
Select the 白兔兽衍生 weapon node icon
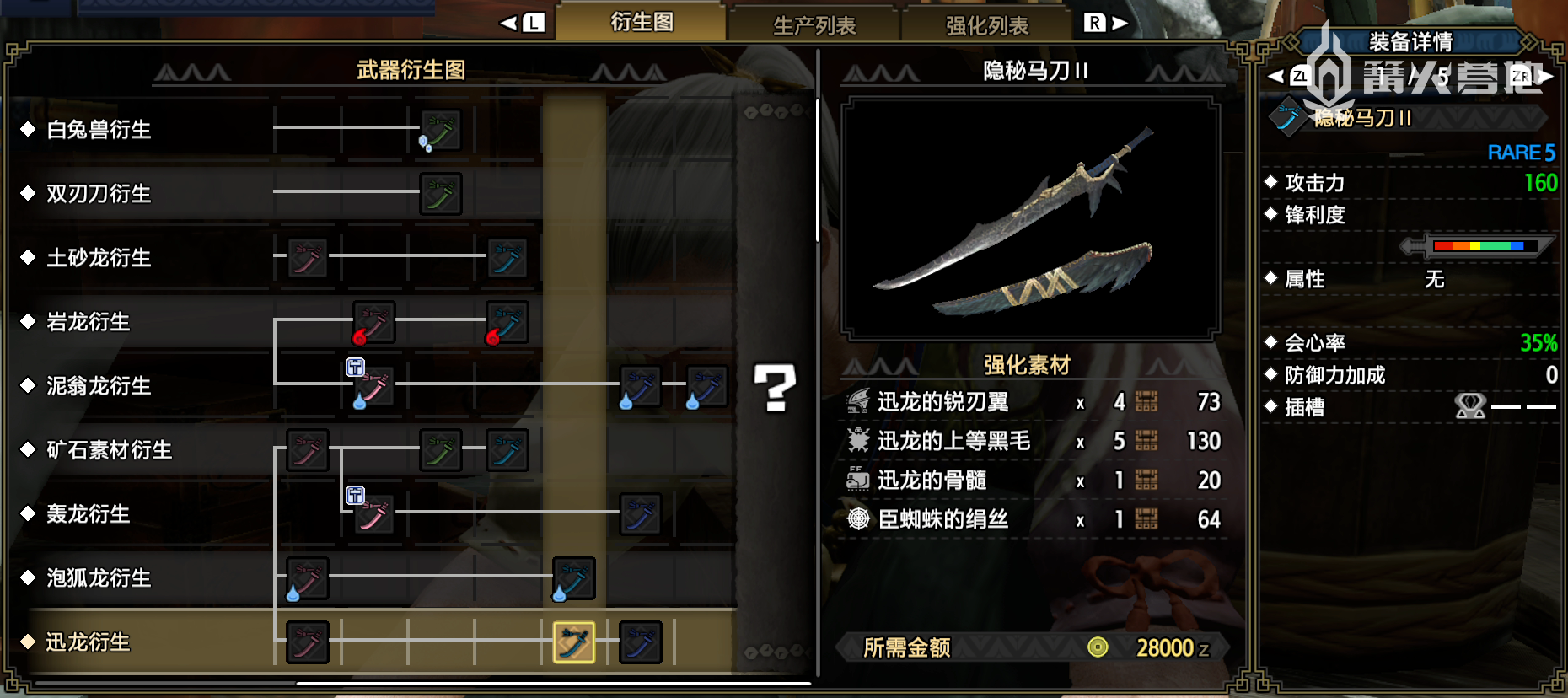click(x=440, y=130)
